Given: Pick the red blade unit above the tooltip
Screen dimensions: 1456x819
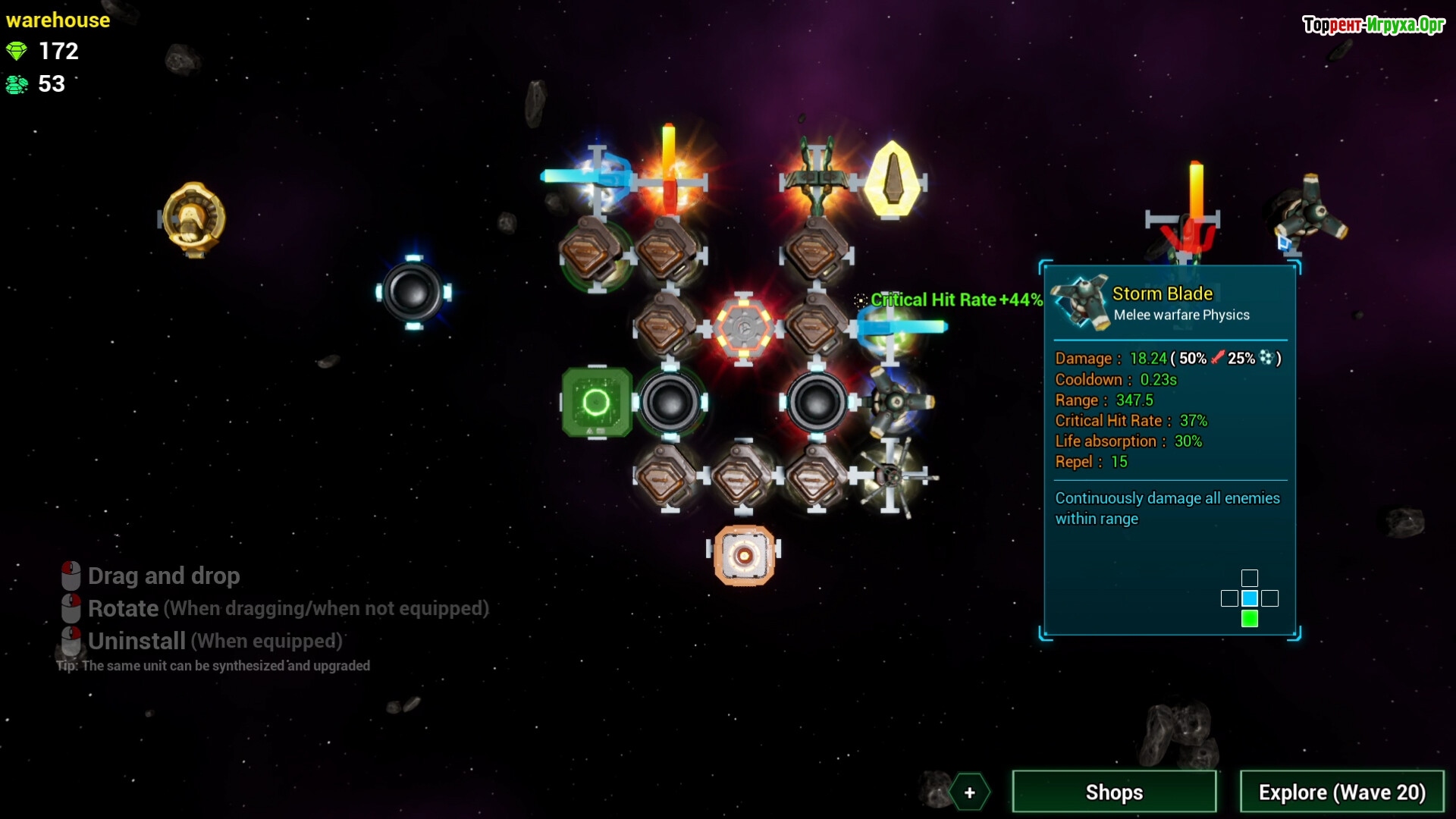Looking at the screenshot, I should coord(1188,216).
